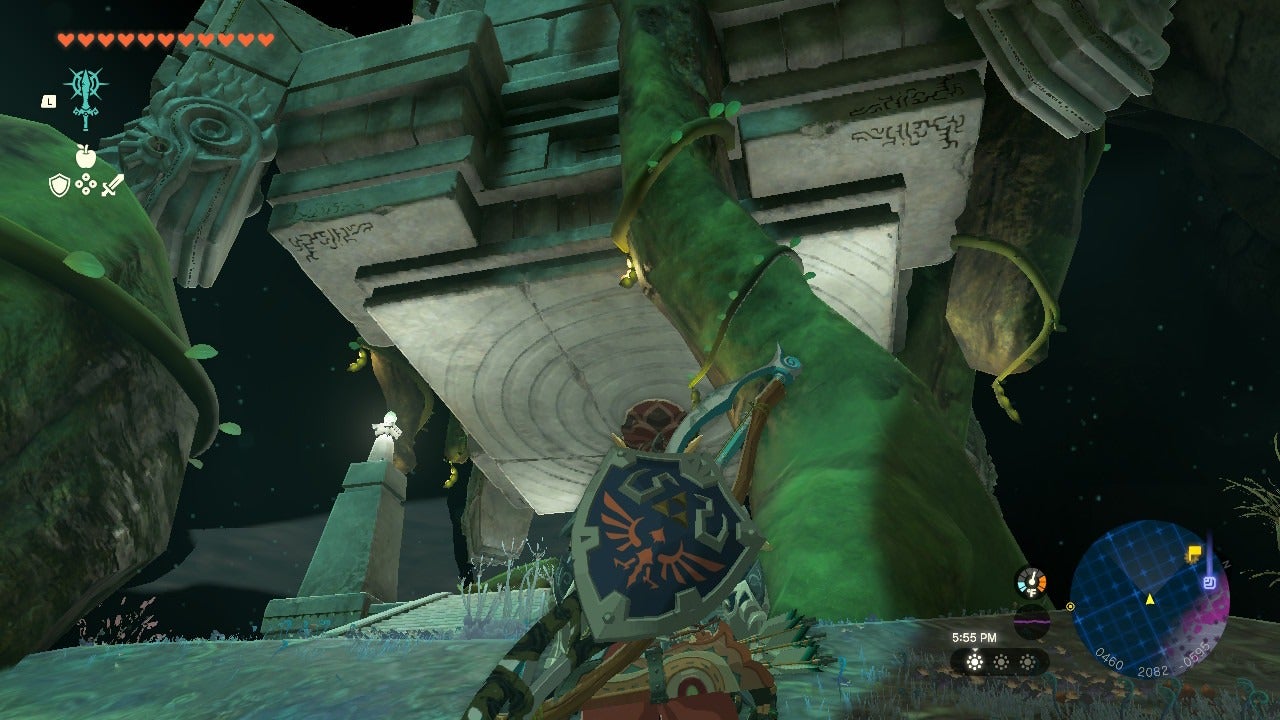
Task: Toggle the second weather forecast symbol
Action: coord(1001,662)
